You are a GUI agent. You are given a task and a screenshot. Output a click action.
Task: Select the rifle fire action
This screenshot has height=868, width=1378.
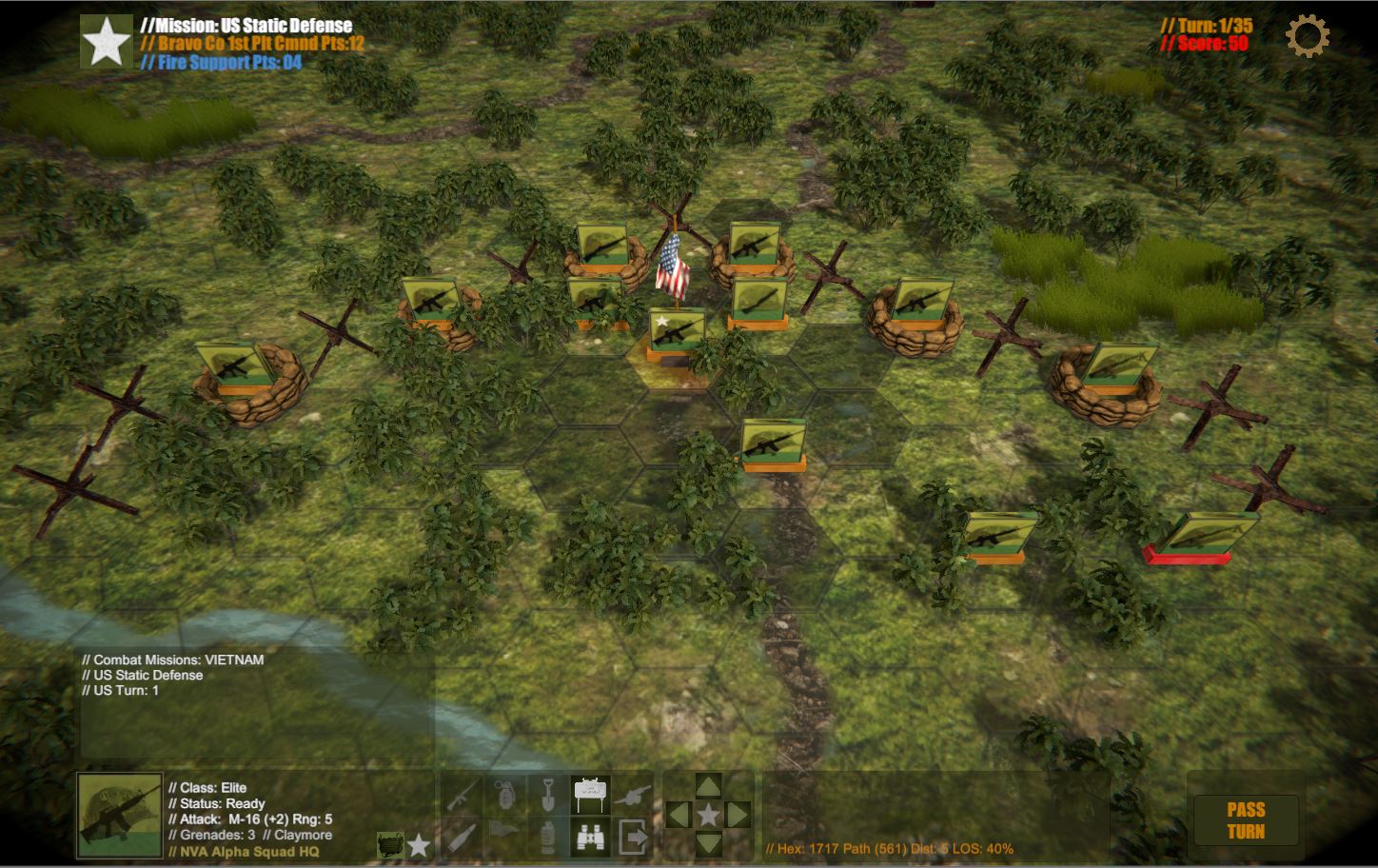point(463,794)
